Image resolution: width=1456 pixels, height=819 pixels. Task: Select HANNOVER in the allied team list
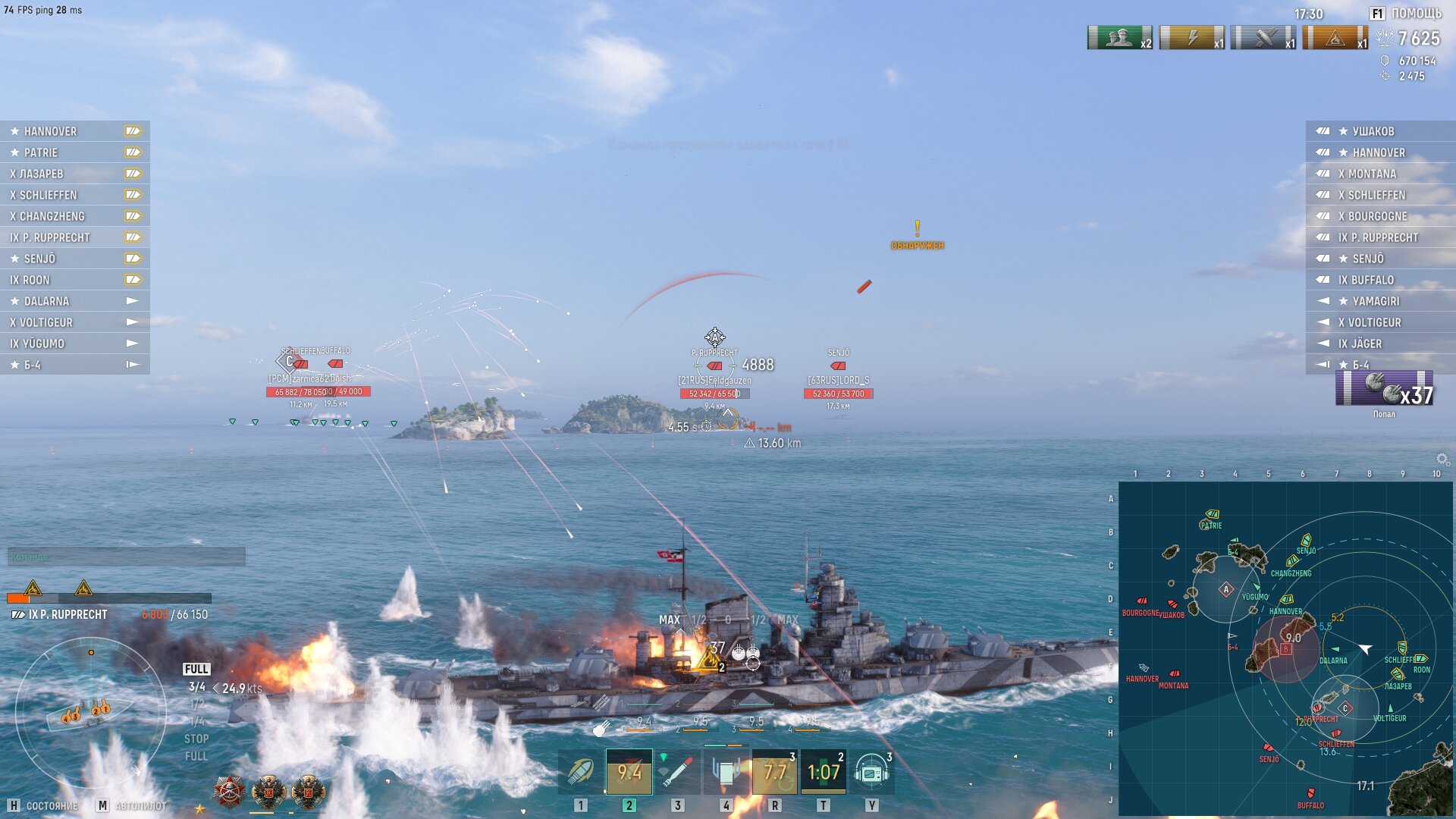pos(50,131)
